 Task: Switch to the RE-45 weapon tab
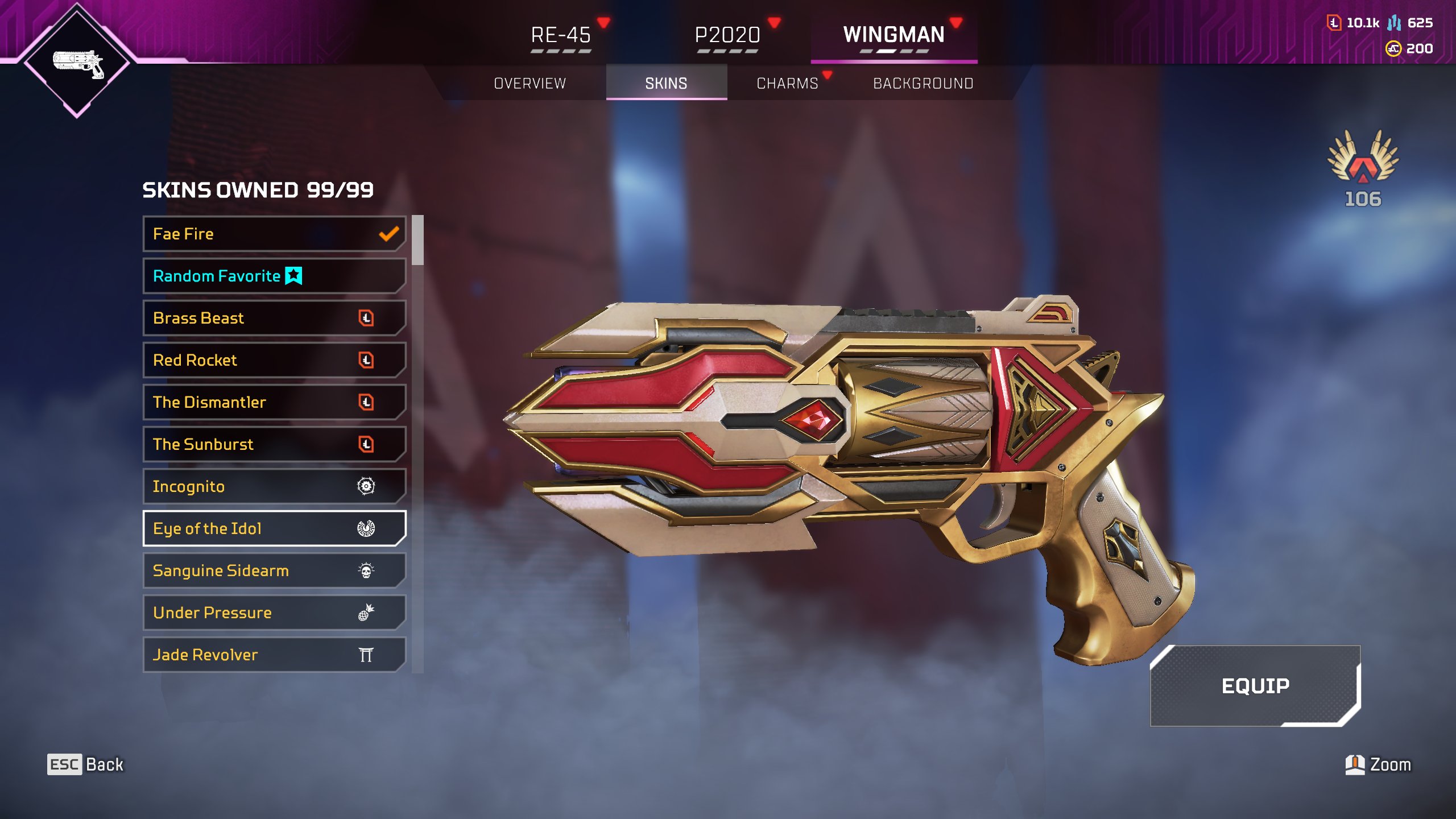point(561,35)
